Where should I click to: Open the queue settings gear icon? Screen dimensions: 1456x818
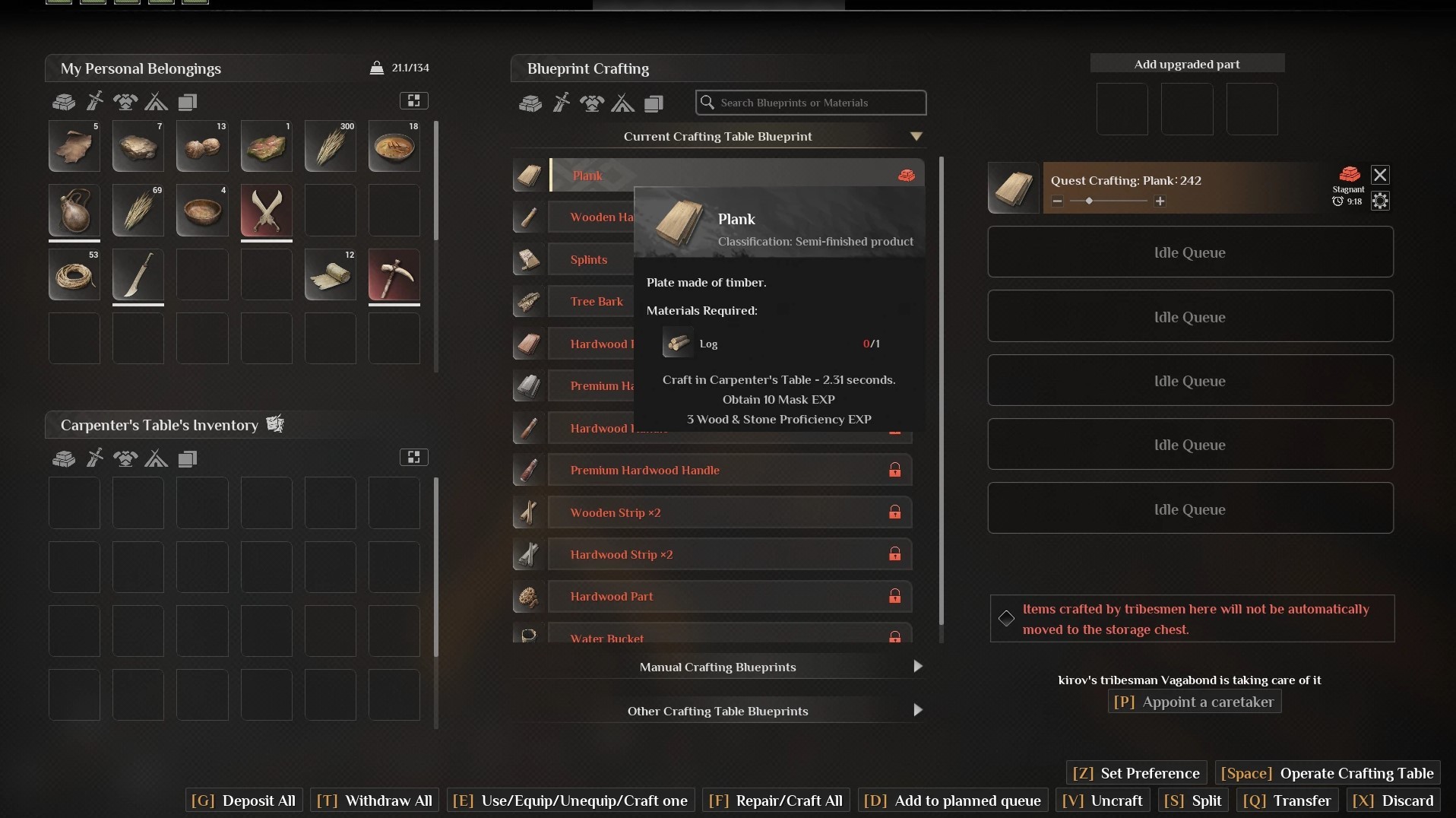[x=1380, y=201]
